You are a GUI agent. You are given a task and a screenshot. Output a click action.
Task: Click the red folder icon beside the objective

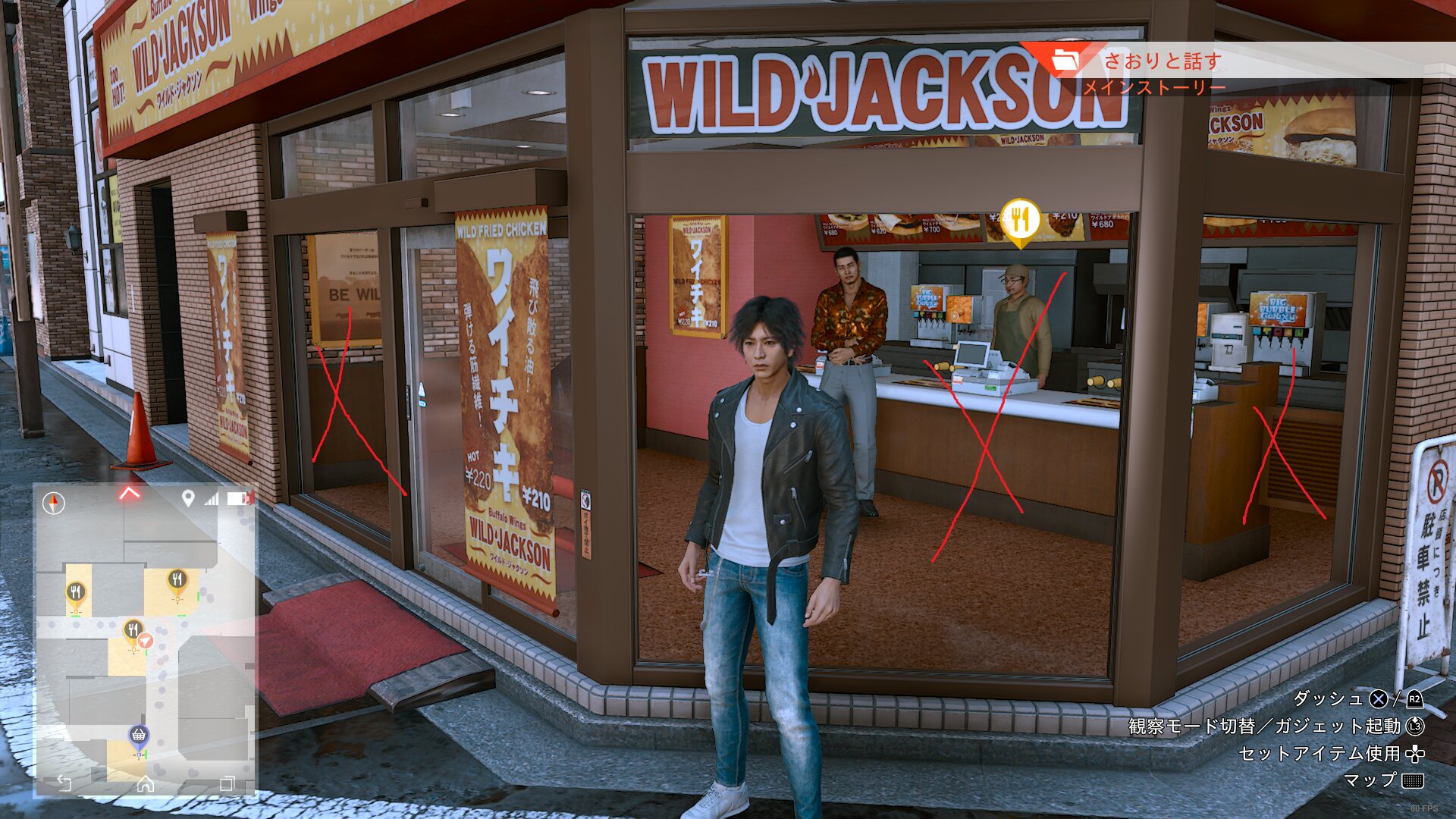(1065, 59)
